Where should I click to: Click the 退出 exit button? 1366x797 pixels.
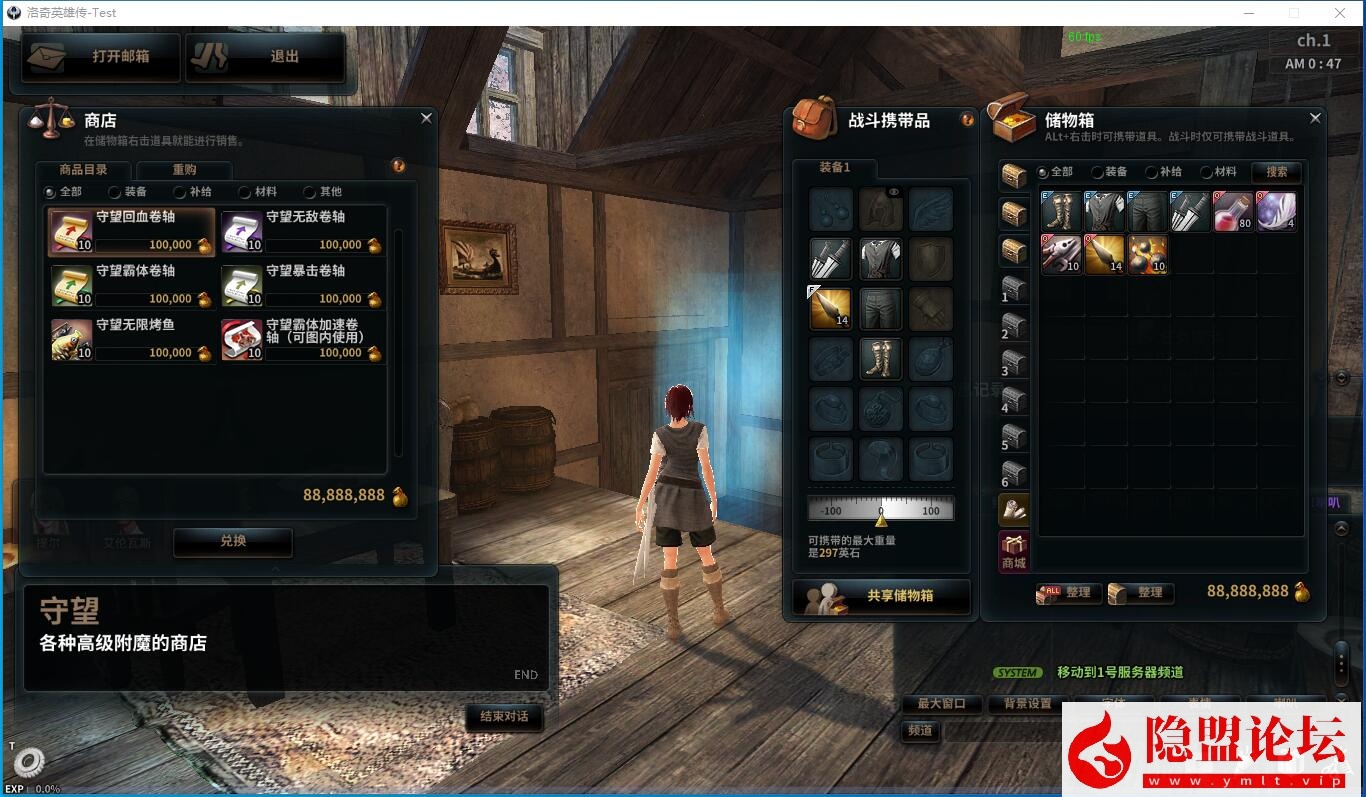[x=265, y=57]
